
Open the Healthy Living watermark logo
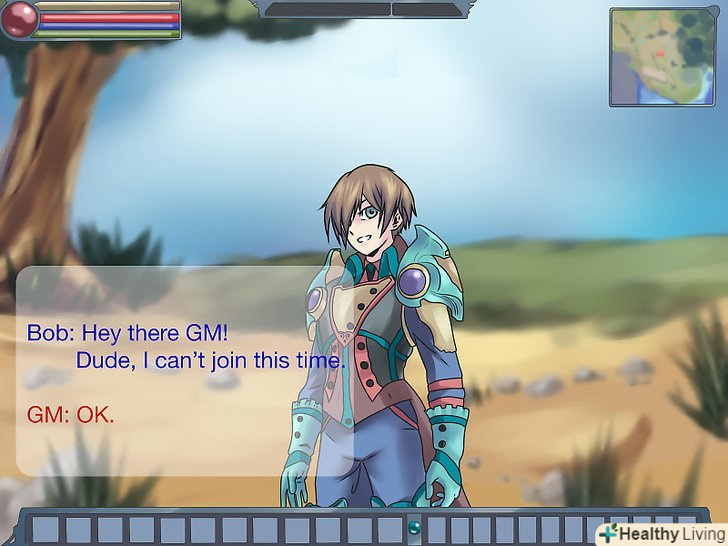click(x=660, y=533)
